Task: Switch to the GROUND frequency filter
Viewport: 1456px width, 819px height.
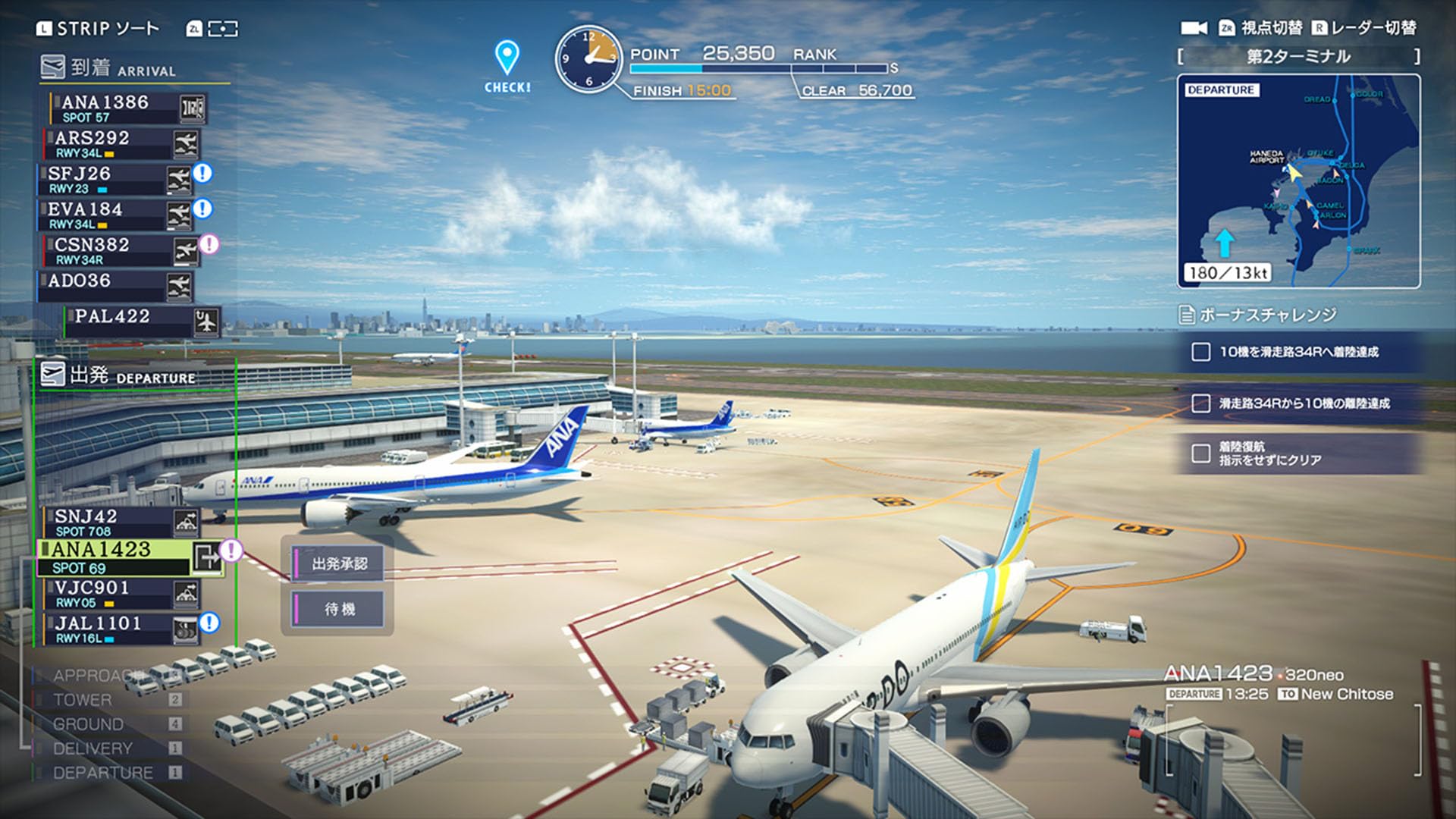Action: (x=88, y=724)
